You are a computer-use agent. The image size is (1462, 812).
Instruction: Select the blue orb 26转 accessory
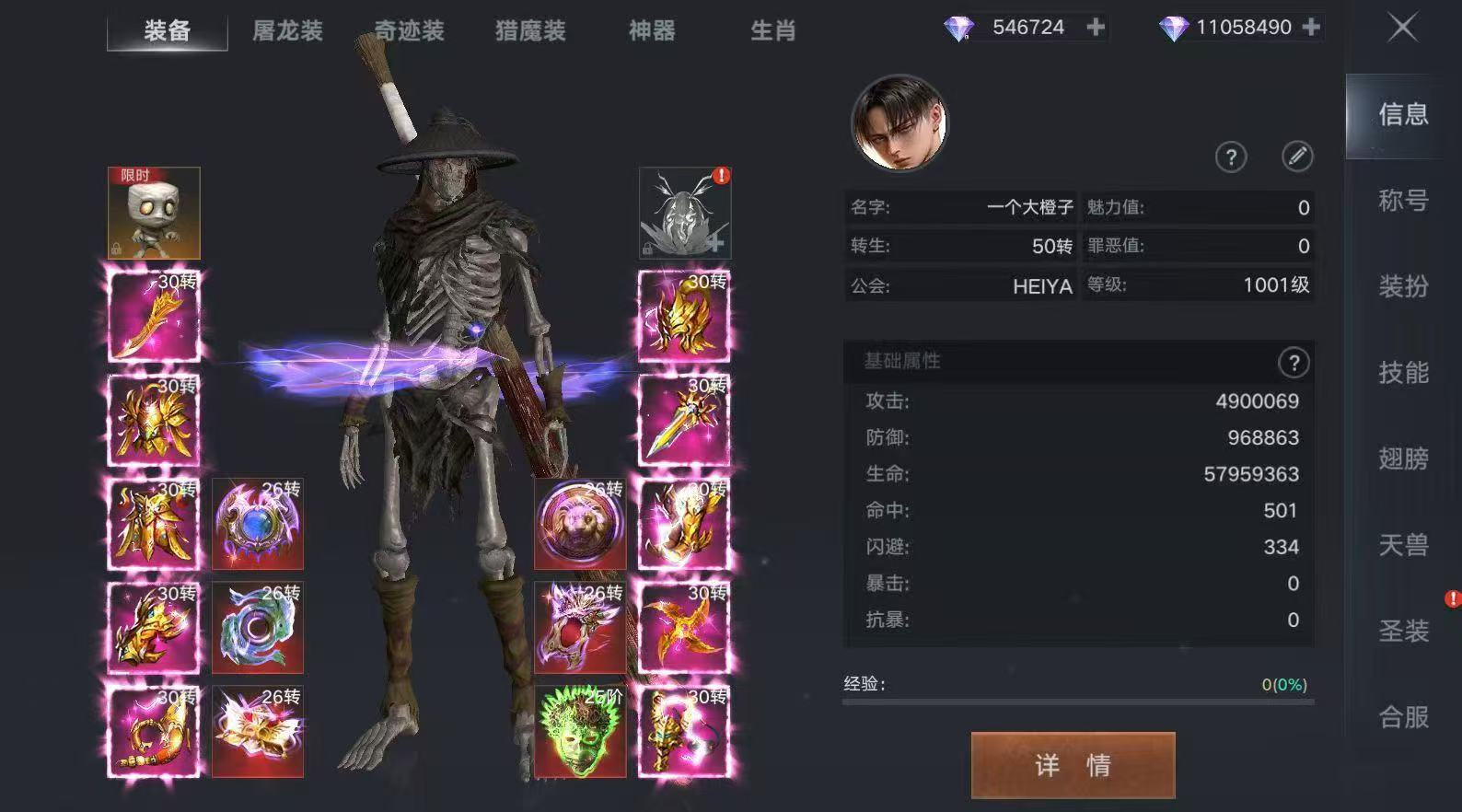(257, 523)
